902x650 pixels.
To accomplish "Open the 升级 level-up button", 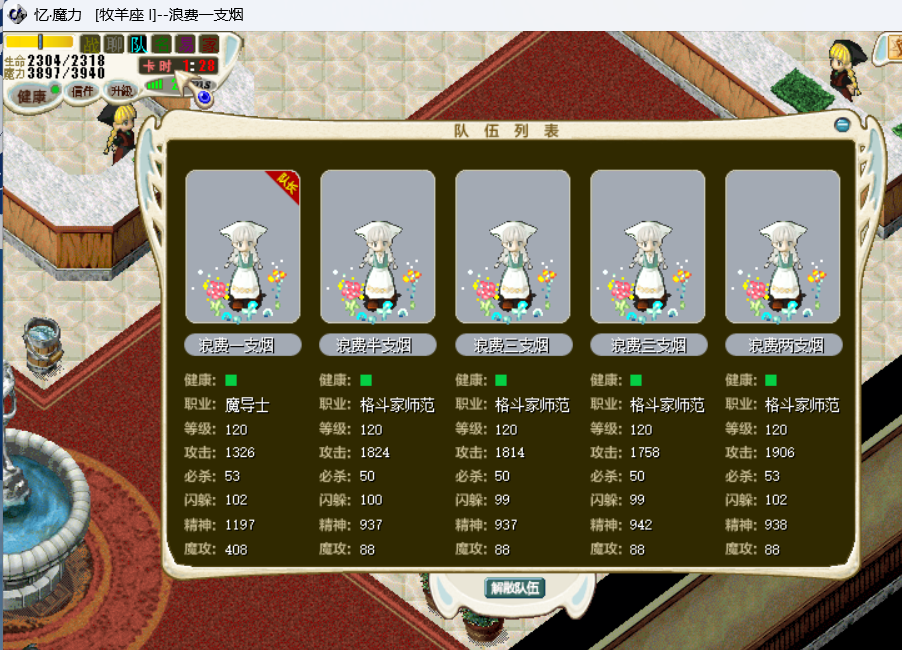I will coord(121,91).
